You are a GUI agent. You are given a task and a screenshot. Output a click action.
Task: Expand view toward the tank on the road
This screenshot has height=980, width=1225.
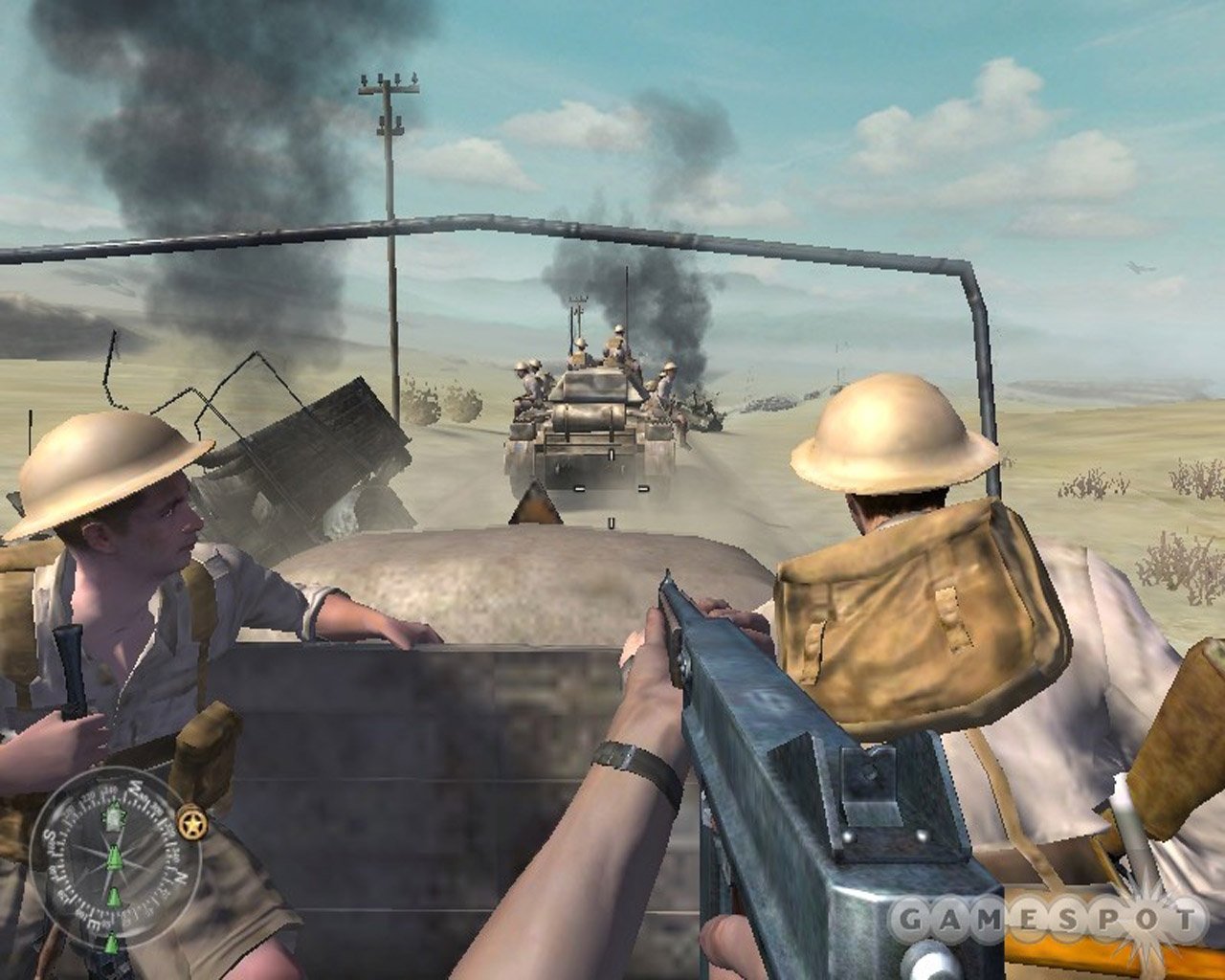(589, 421)
